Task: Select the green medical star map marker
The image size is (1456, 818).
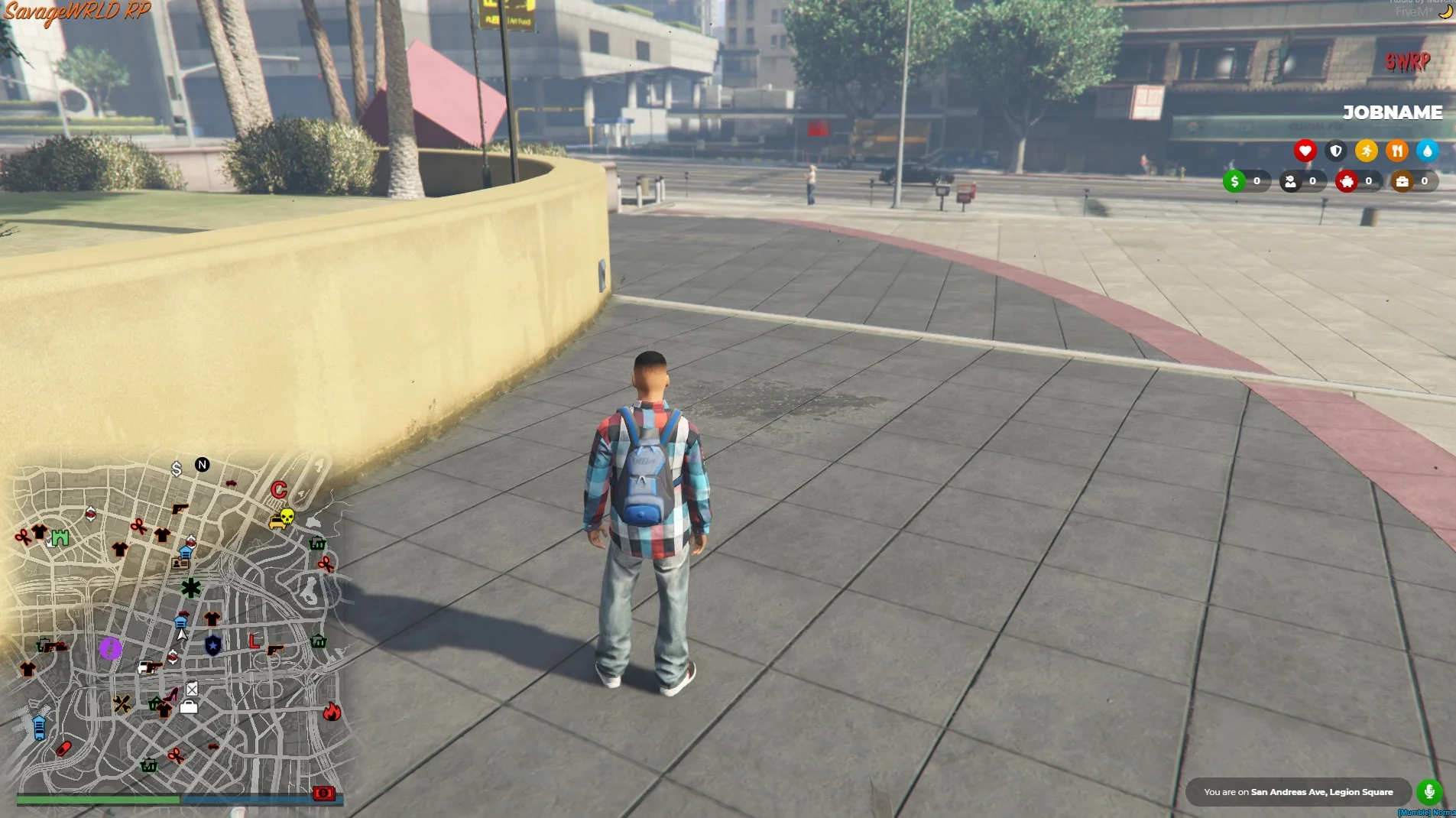Action: pyautogui.click(x=191, y=588)
